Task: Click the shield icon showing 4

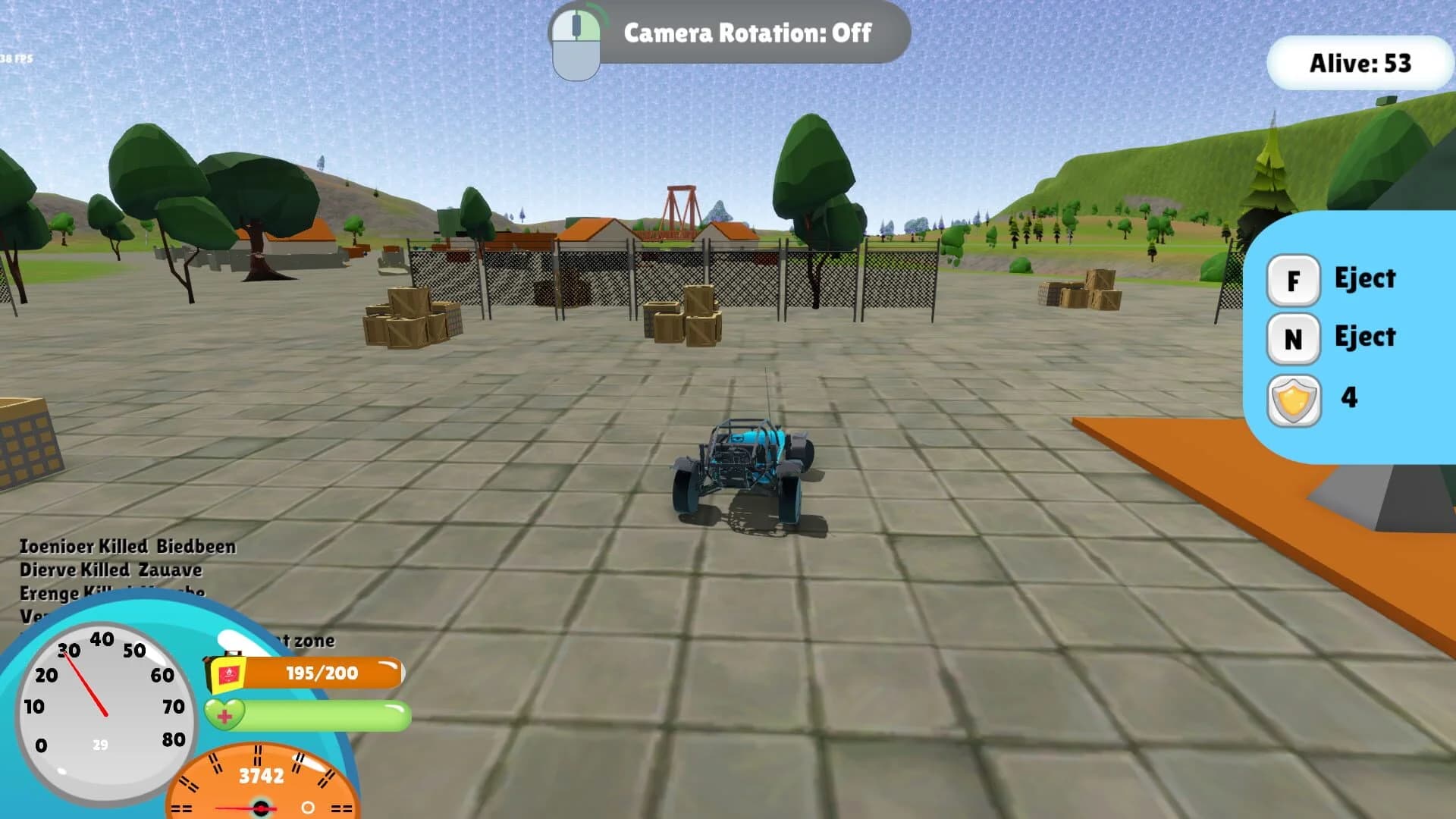Action: pos(1294,397)
